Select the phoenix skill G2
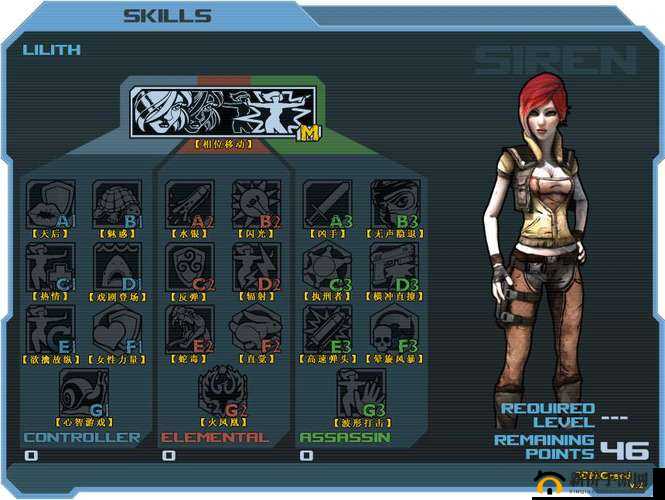The height and width of the screenshot is (500, 665). (x=222, y=391)
